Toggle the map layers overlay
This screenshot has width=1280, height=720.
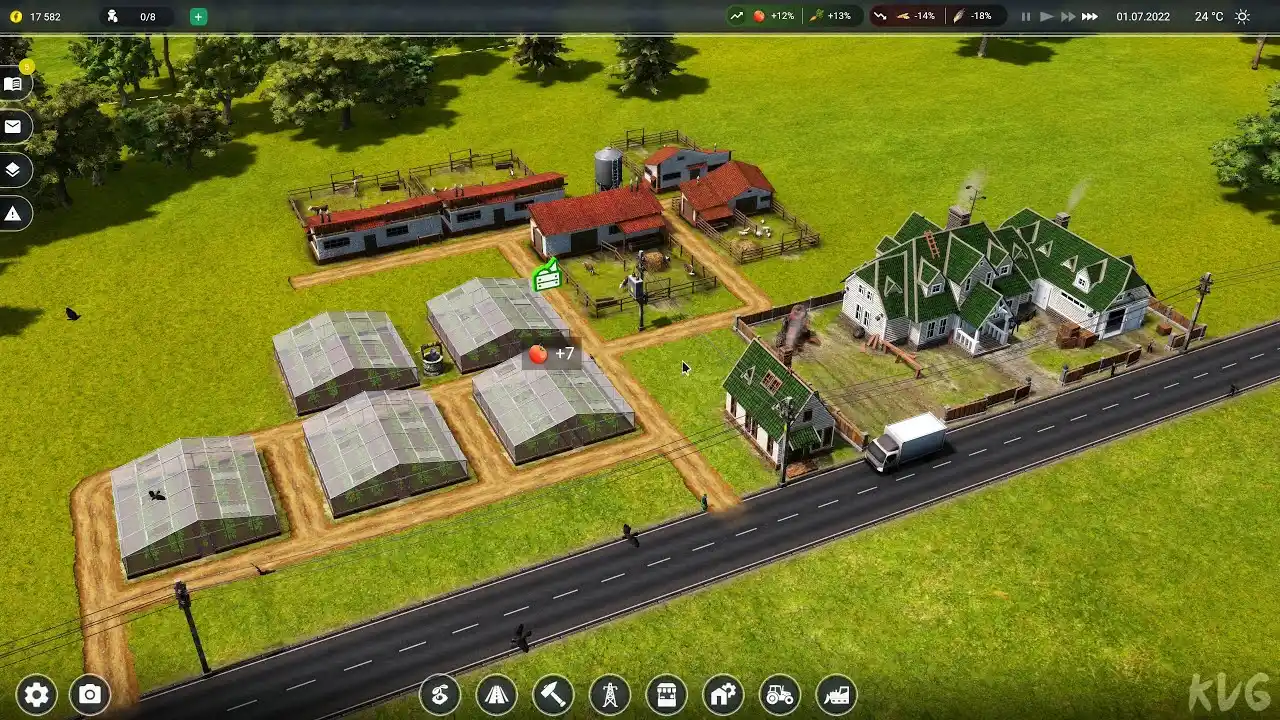(14, 170)
